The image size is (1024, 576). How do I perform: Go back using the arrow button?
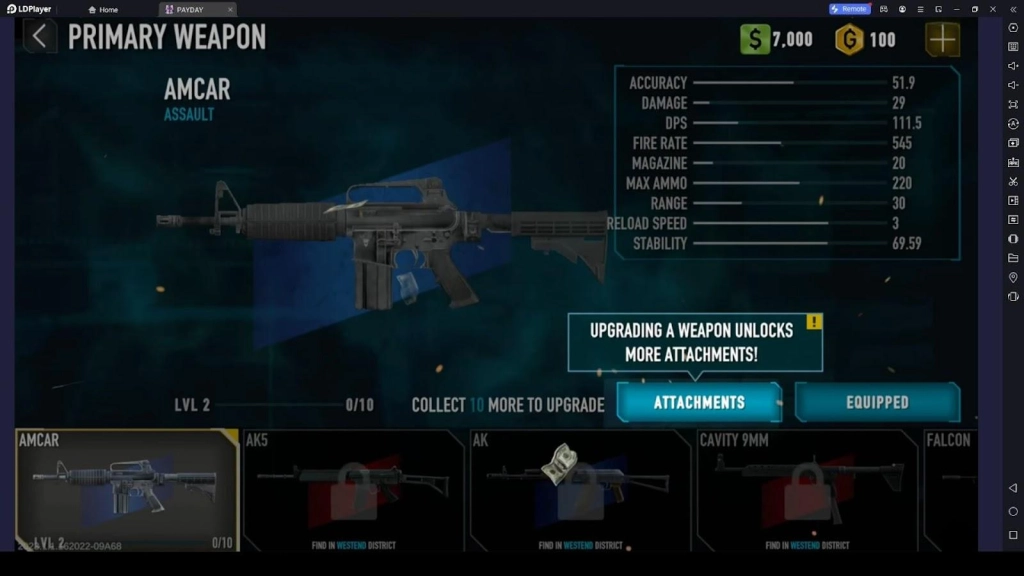(39, 37)
